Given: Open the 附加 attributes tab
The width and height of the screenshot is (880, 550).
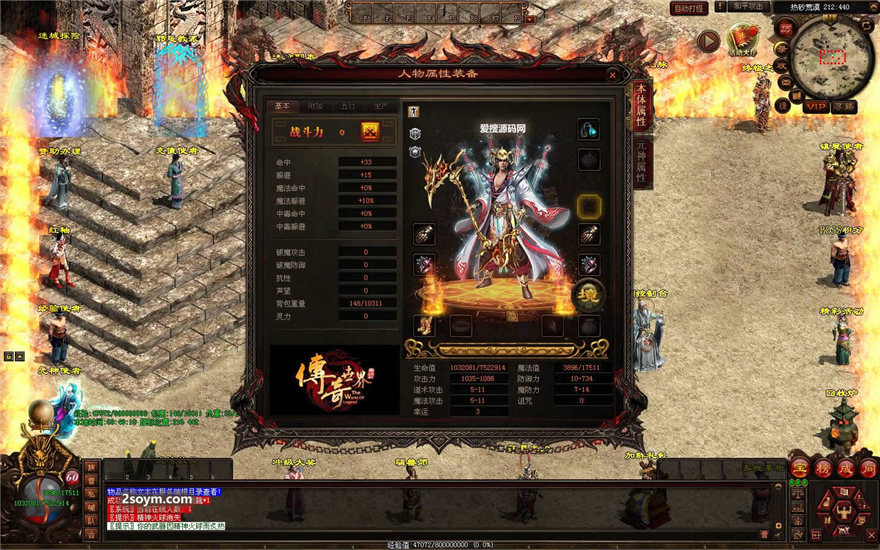Looking at the screenshot, I should (315, 106).
